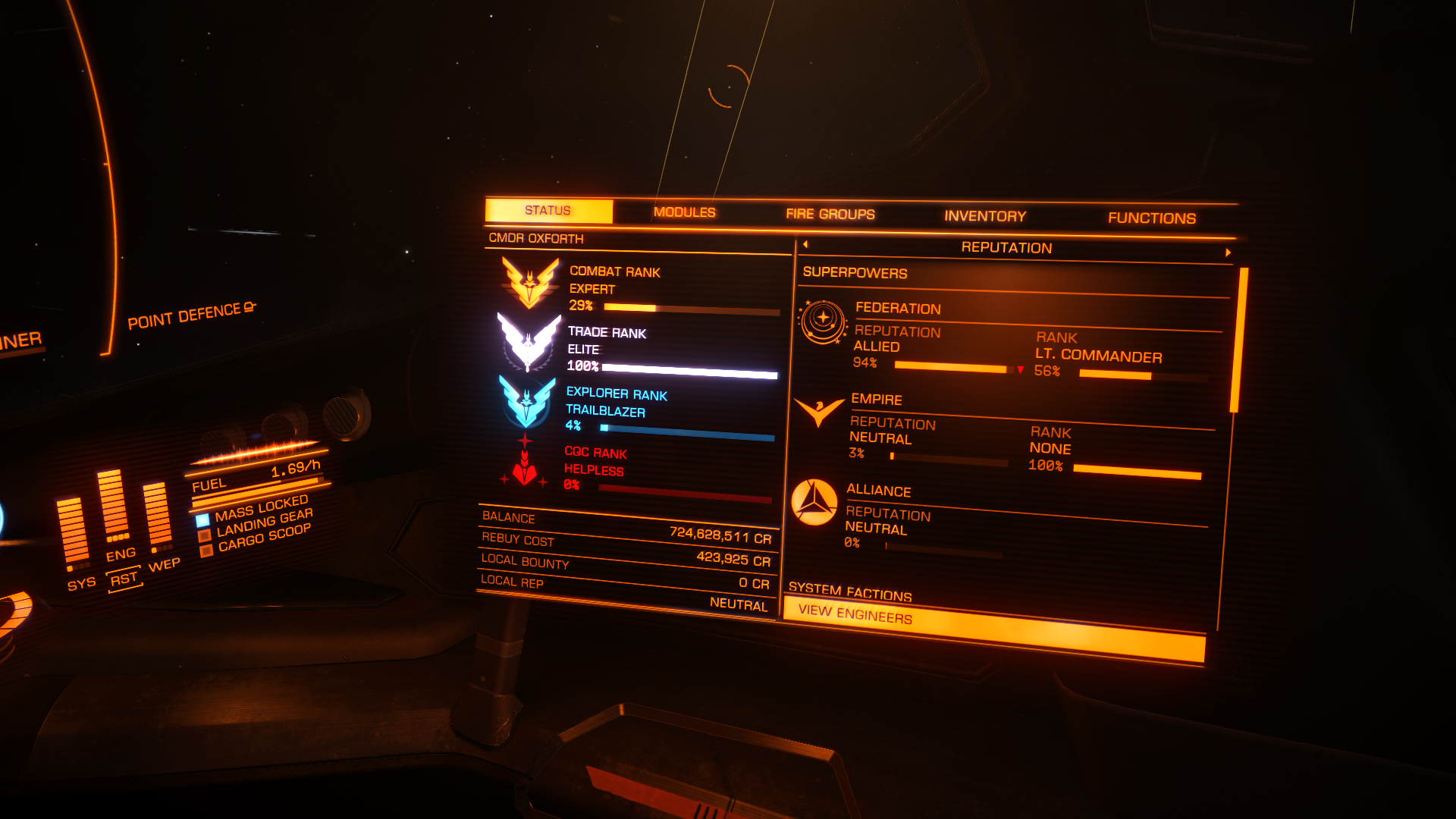Image resolution: width=1456 pixels, height=819 pixels.
Task: Click the right arrow beside Reputation
Action: [1228, 253]
